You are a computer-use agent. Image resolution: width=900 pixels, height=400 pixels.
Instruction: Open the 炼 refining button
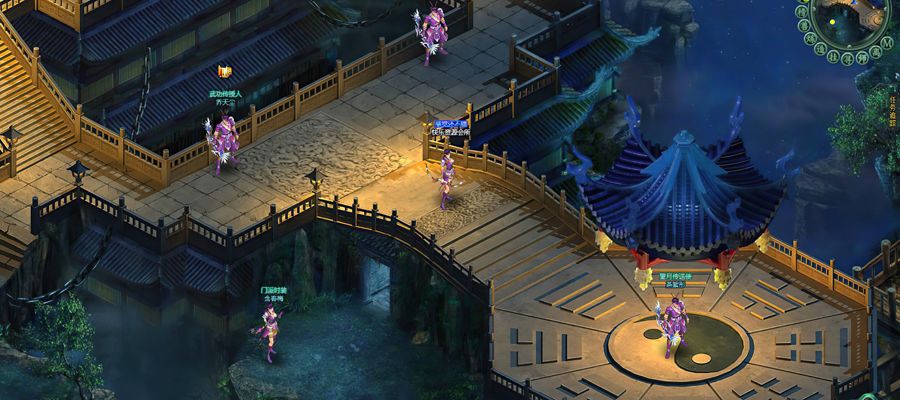tap(810, 38)
